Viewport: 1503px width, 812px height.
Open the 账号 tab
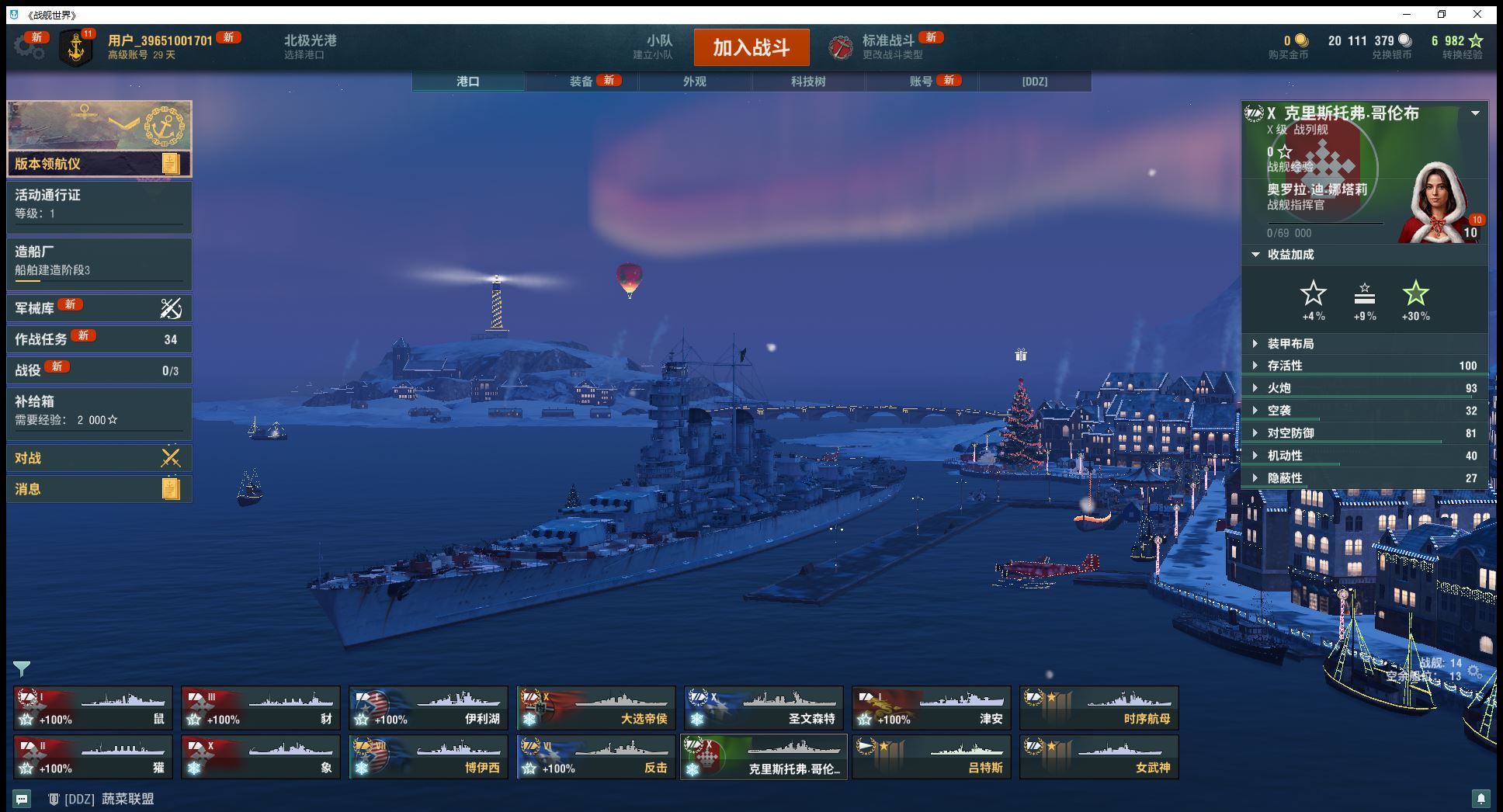pos(922,82)
